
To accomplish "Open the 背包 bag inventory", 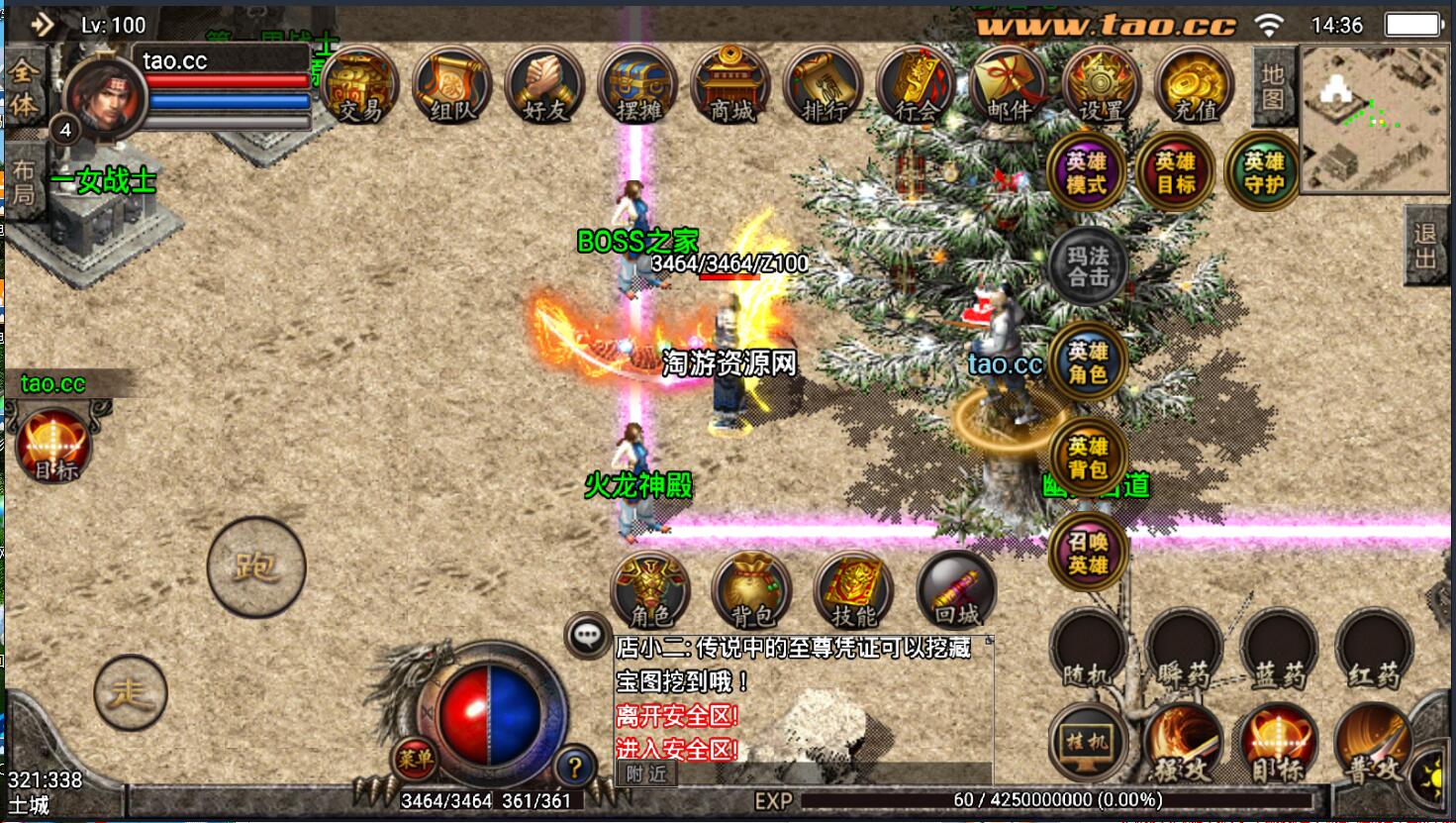I will 751,591.
